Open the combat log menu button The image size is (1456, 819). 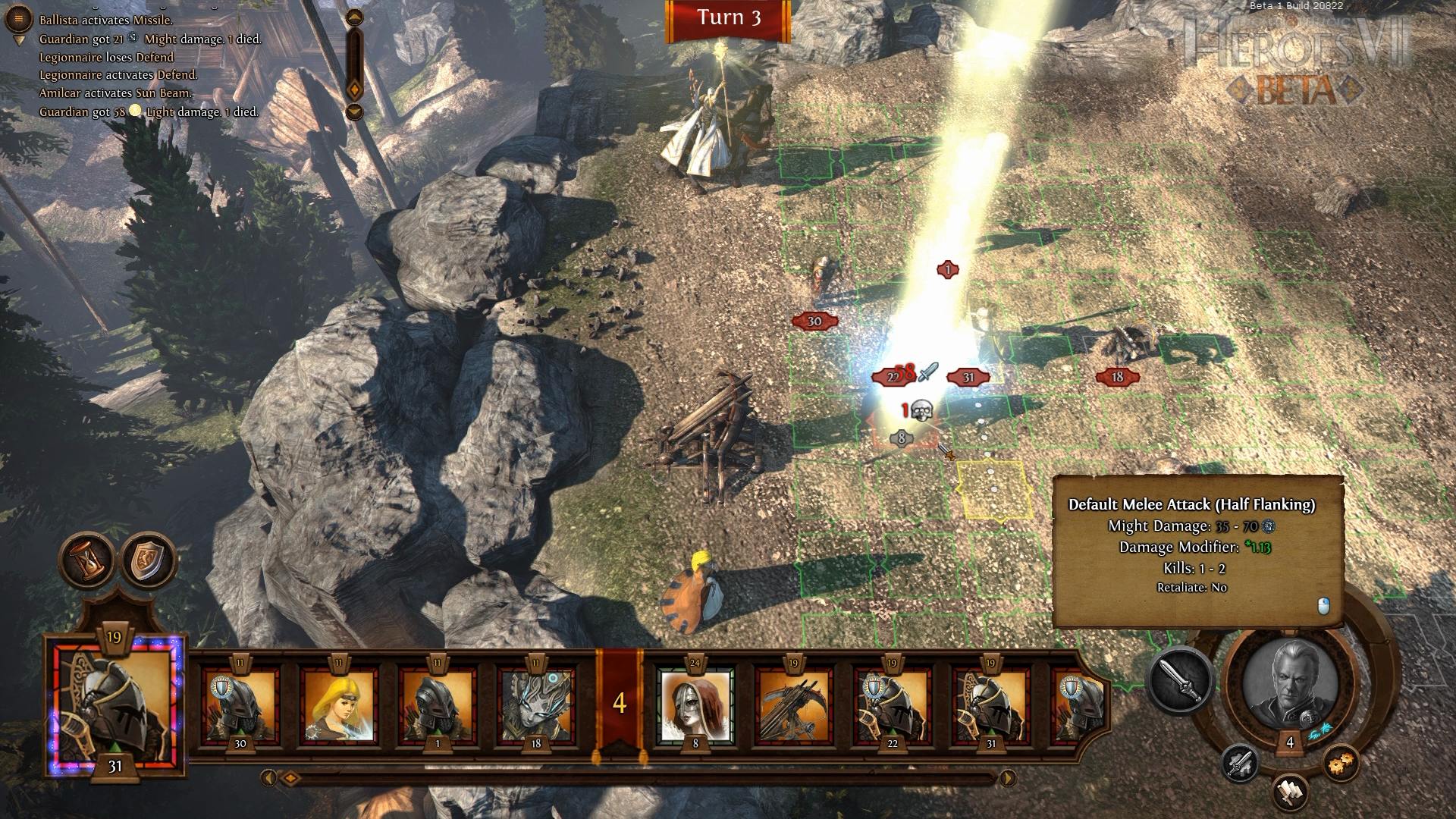click(x=18, y=18)
